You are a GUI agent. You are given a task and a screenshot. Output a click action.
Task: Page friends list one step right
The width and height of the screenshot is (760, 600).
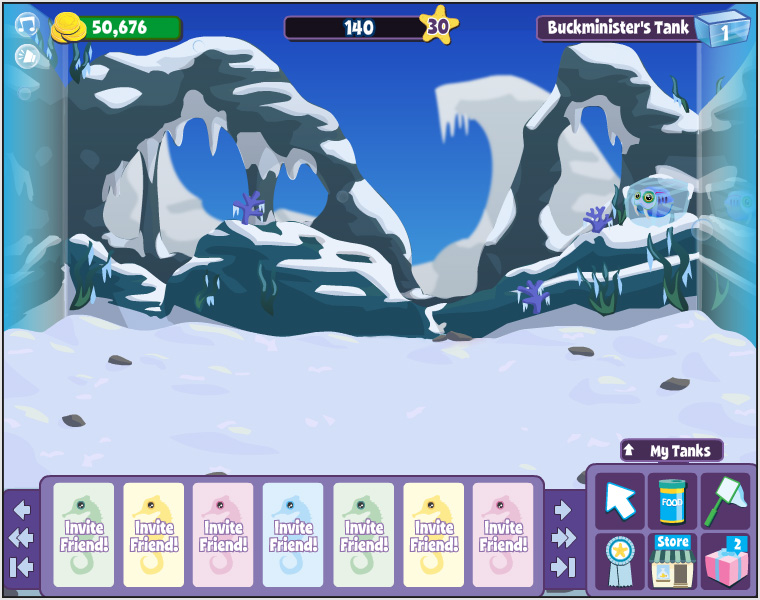pyautogui.click(x=563, y=510)
